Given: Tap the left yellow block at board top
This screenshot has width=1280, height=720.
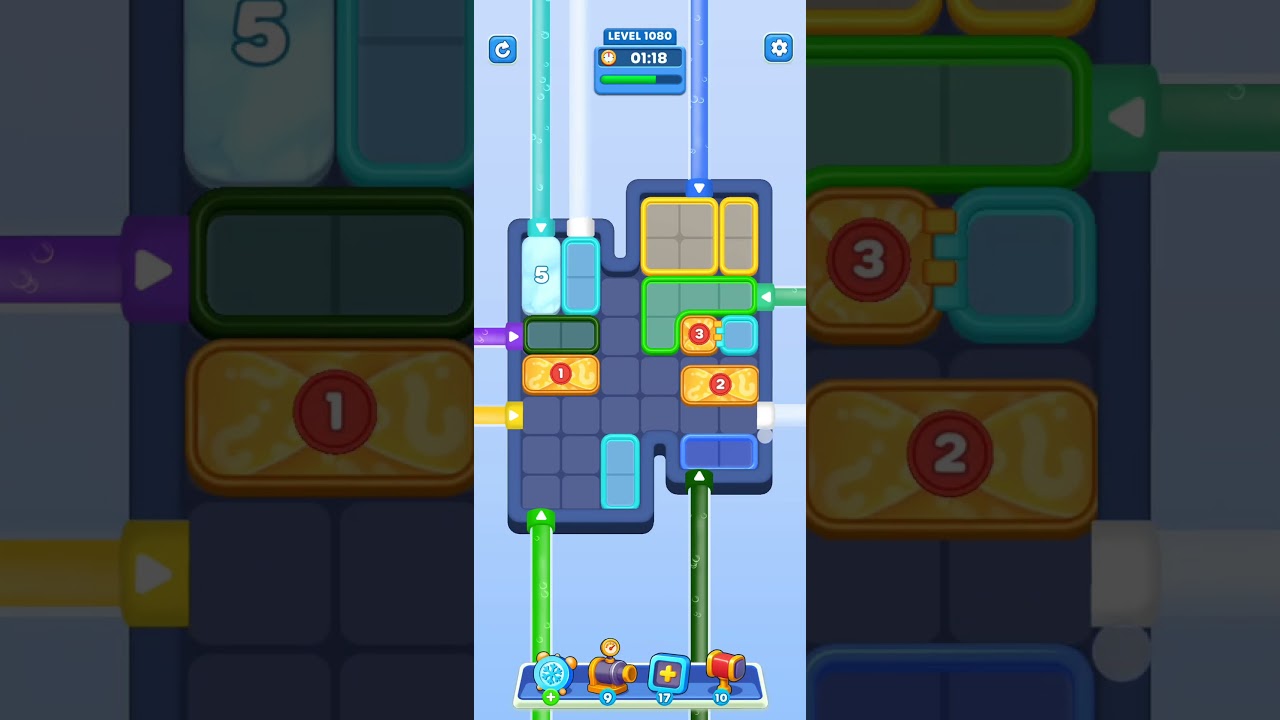Looking at the screenshot, I should (x=679, y=235).
